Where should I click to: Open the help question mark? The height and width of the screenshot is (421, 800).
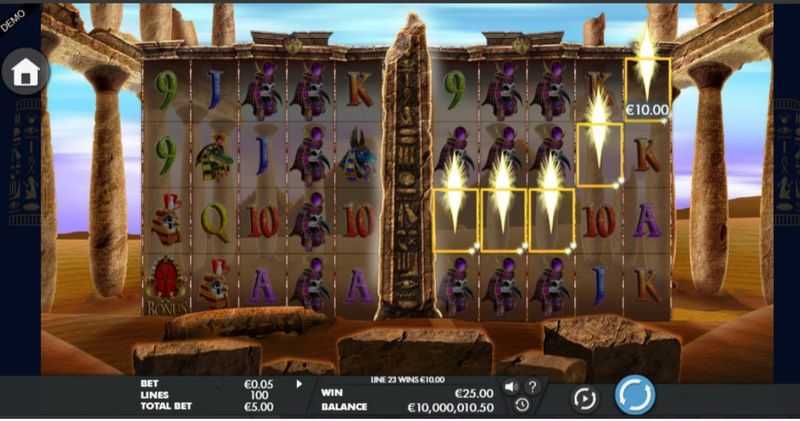pyautogui.click(x=532, y=387)
